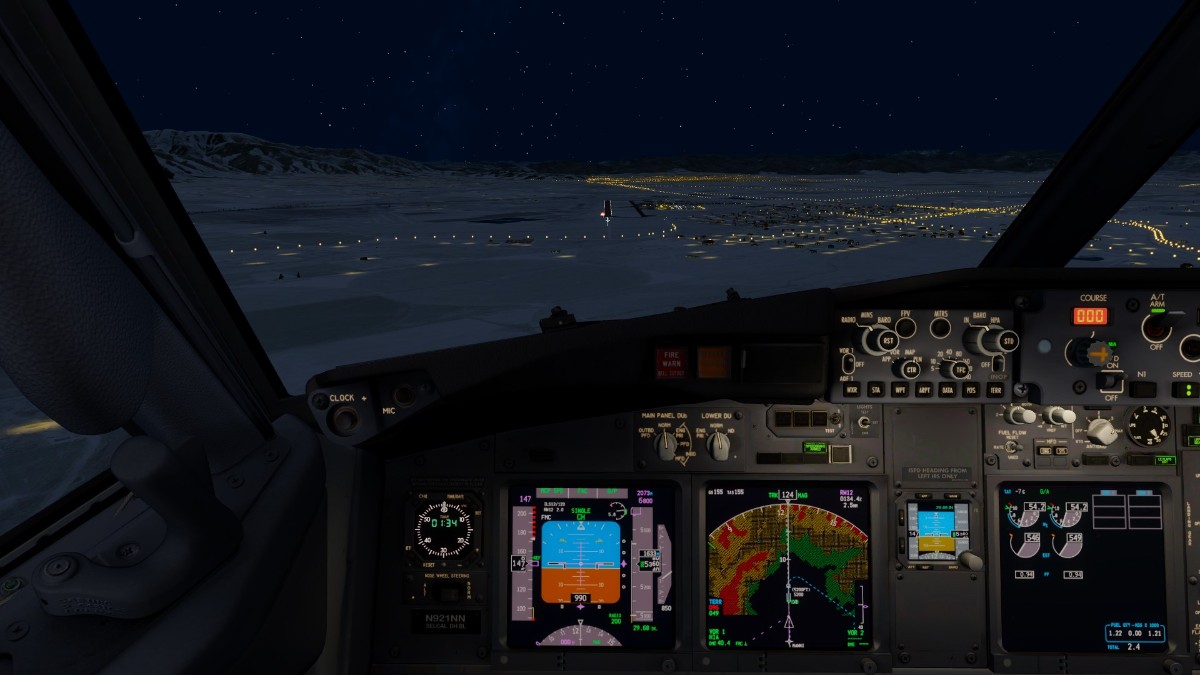Click the FPV flight path vector button
This screenshot has height=675, width=1200.
pyautogui.click(x=905, y=327)
